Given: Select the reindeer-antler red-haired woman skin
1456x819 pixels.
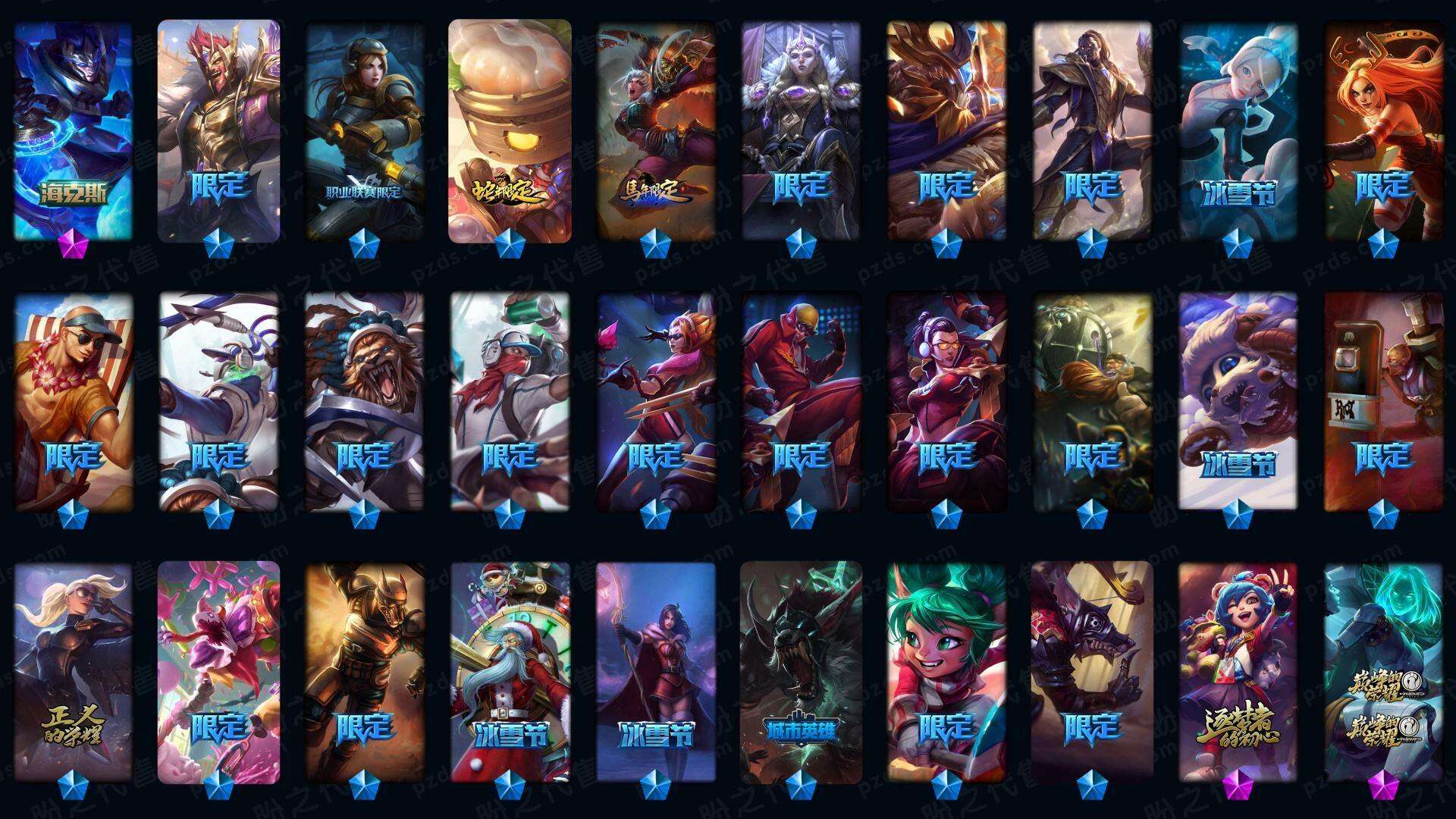Looking at the screenshot, I should (1383, 130).
